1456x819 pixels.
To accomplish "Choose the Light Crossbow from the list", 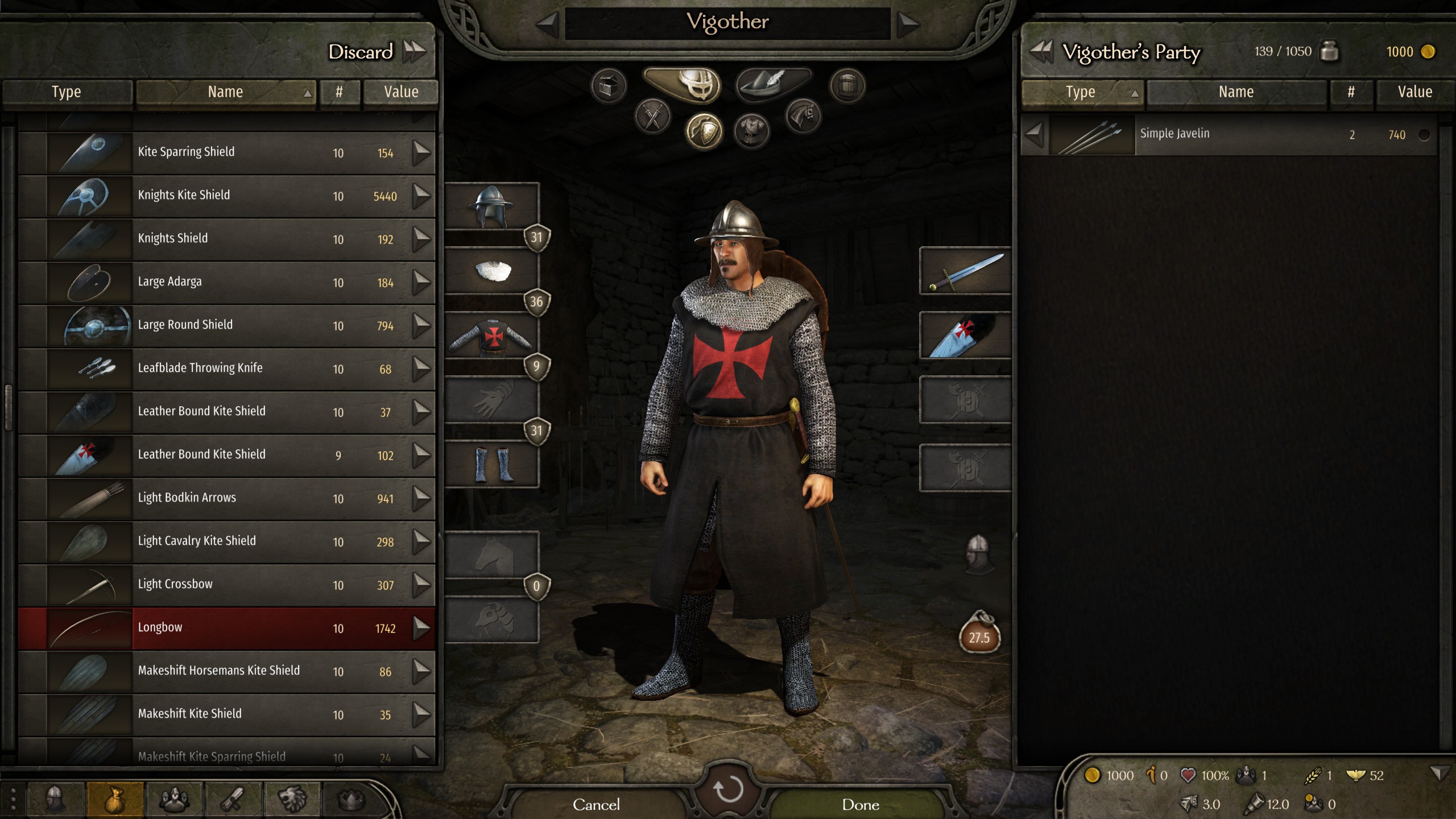I will point(227,585).
